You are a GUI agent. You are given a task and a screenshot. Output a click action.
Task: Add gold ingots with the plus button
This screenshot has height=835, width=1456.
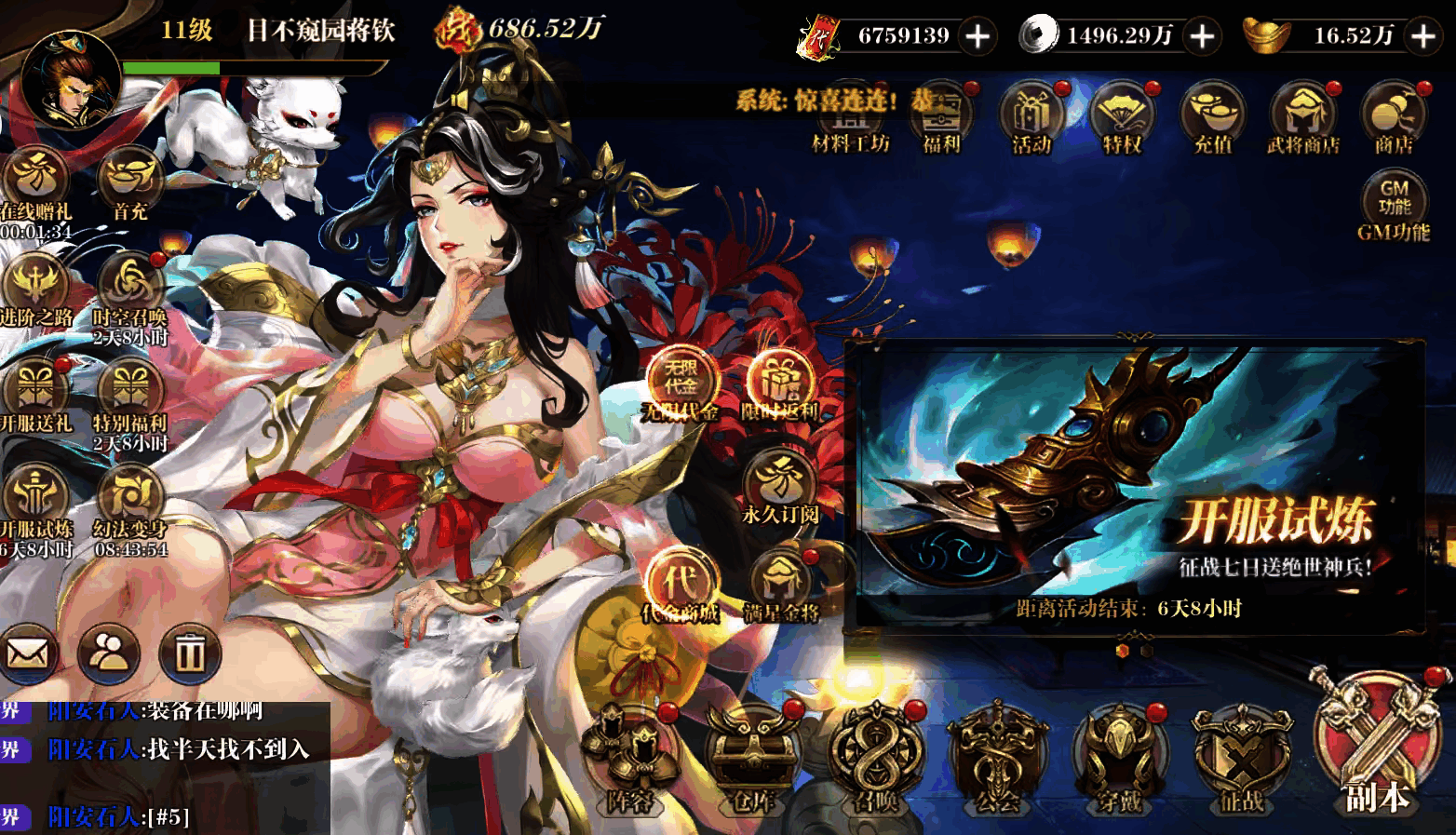[1424, 36]
